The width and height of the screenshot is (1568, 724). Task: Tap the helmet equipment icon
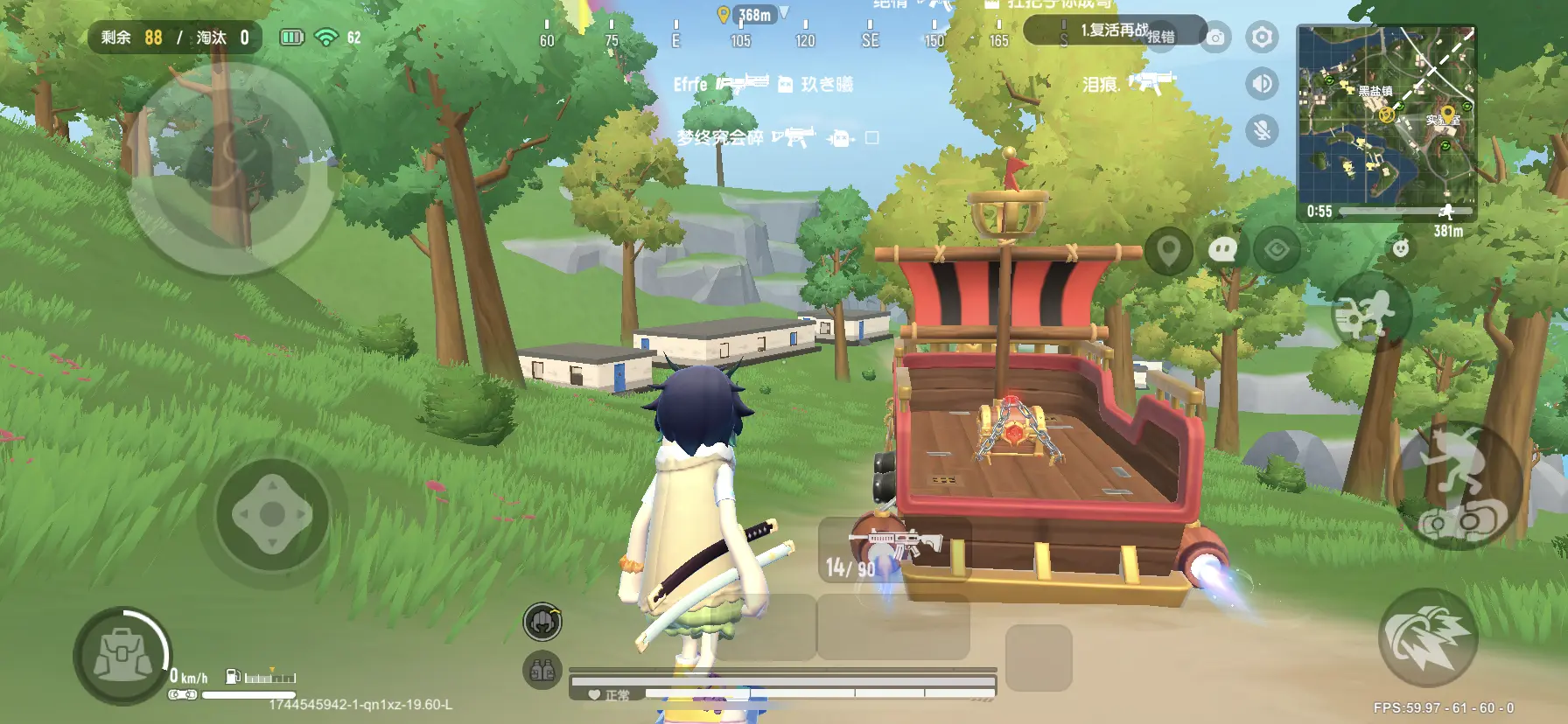coord(542,622)
